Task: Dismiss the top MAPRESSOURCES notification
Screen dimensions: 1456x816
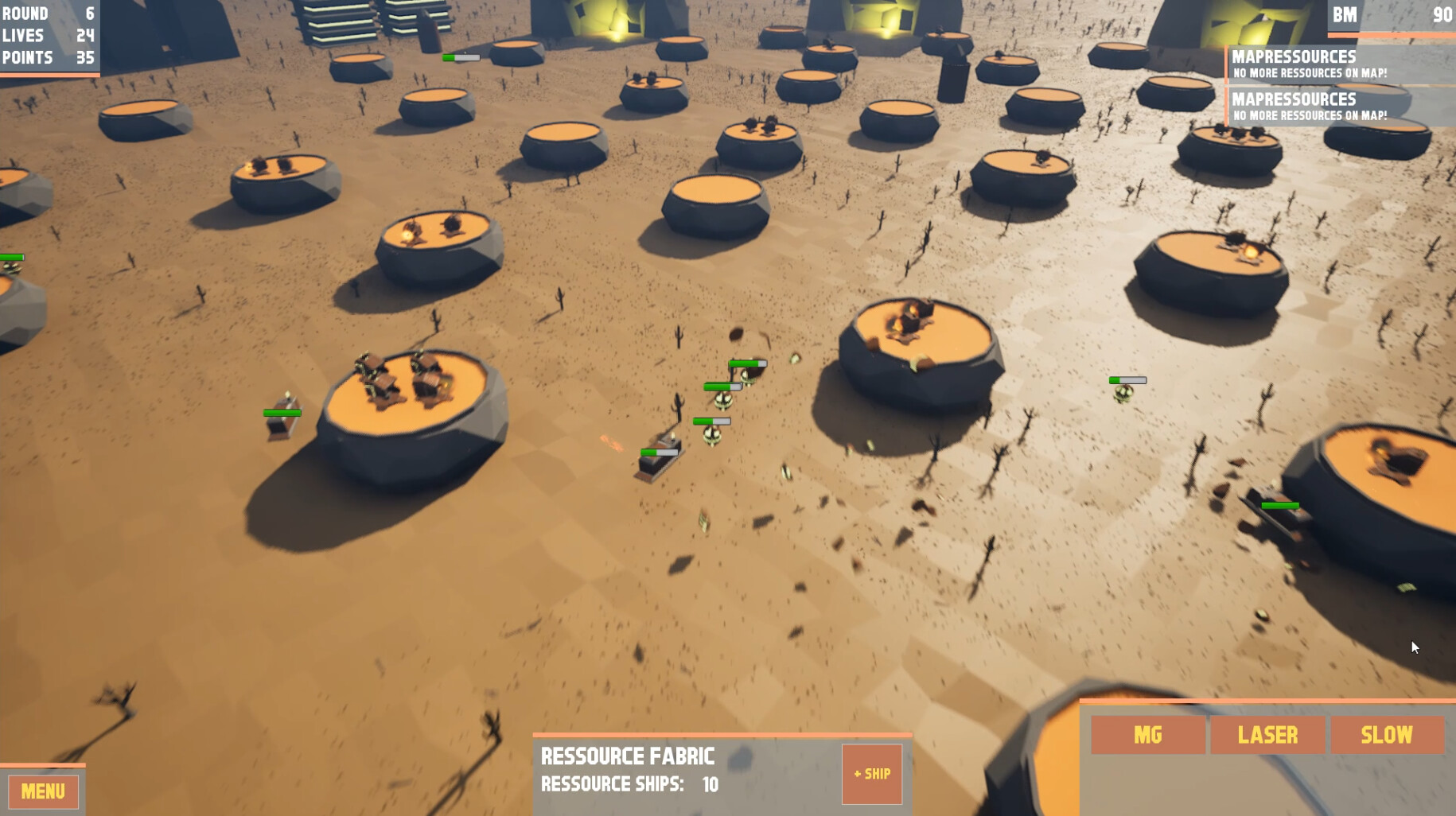Action: point(1337,64)
